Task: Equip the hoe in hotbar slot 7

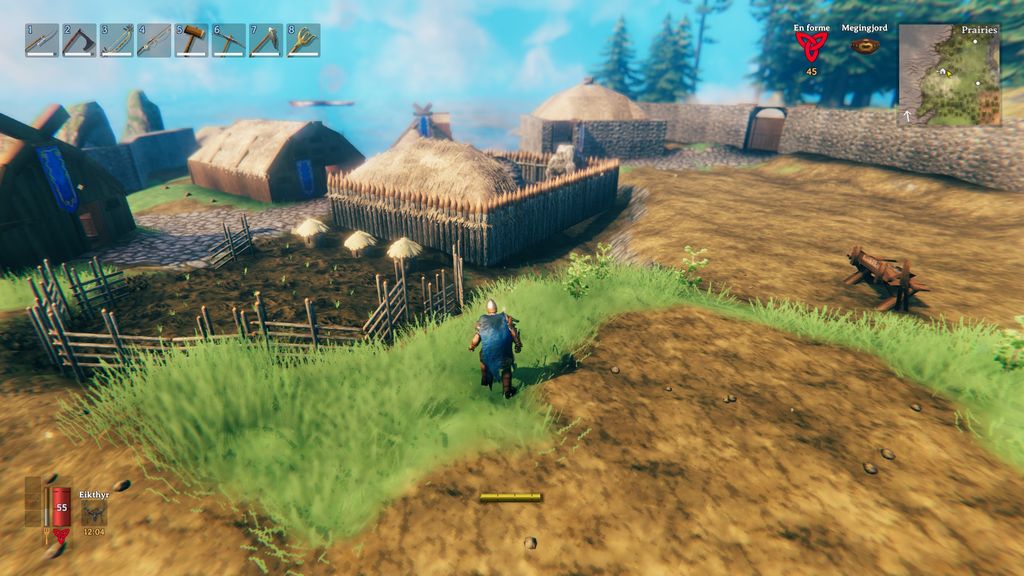Action: [266, 40]
